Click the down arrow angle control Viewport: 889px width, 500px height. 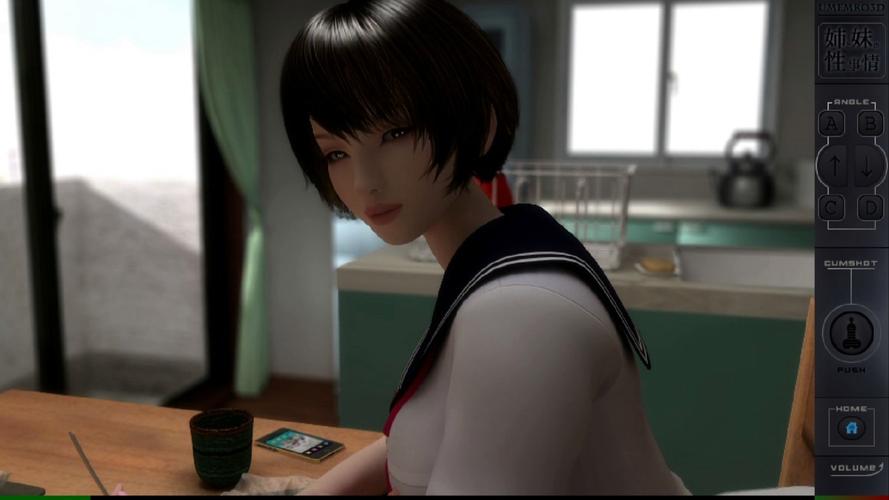click(868, 165)
